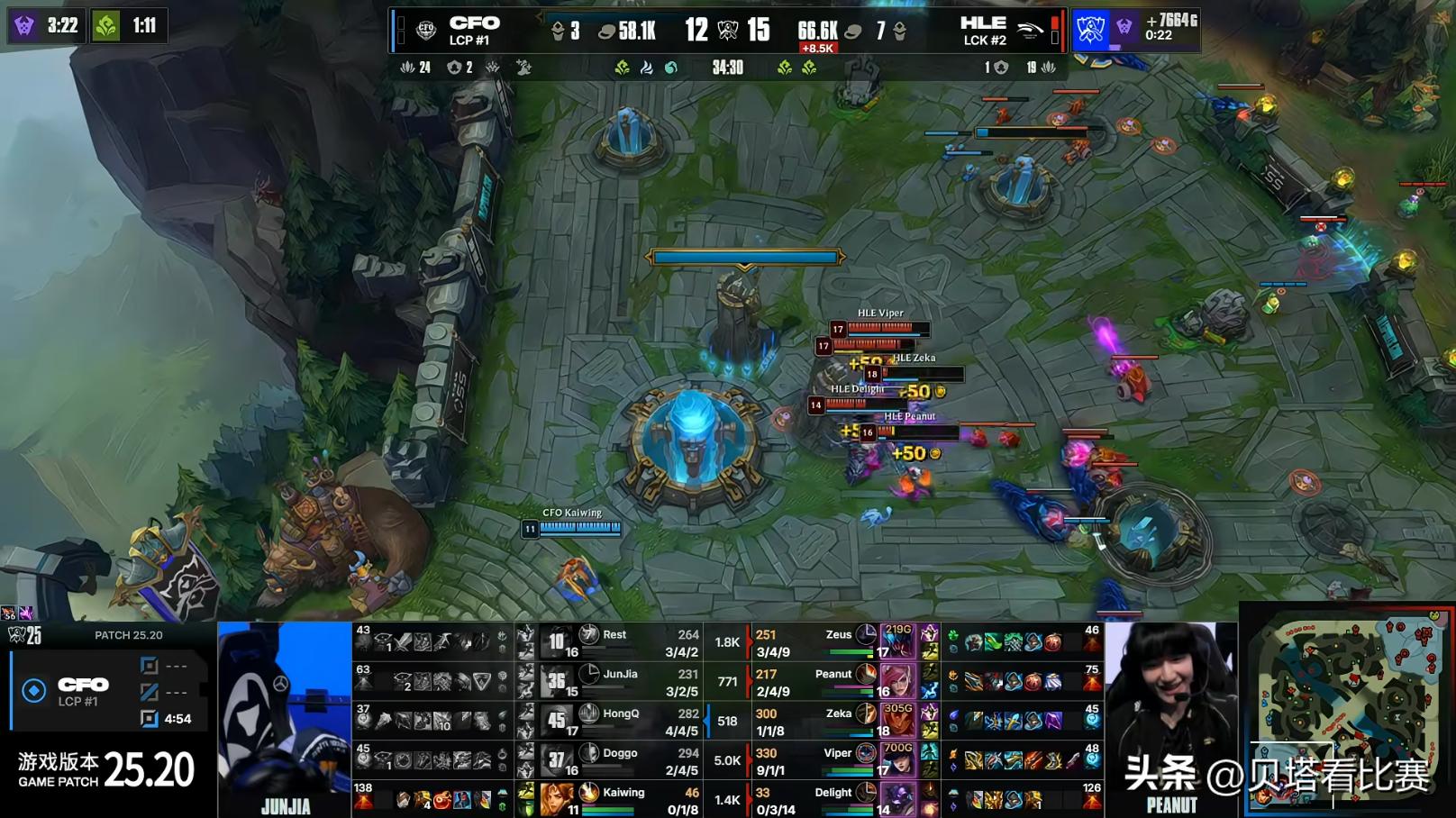Select Viper's champion portrait
Image resolution: width=1456 pixels, height=818 pixels.
(897, 759)
